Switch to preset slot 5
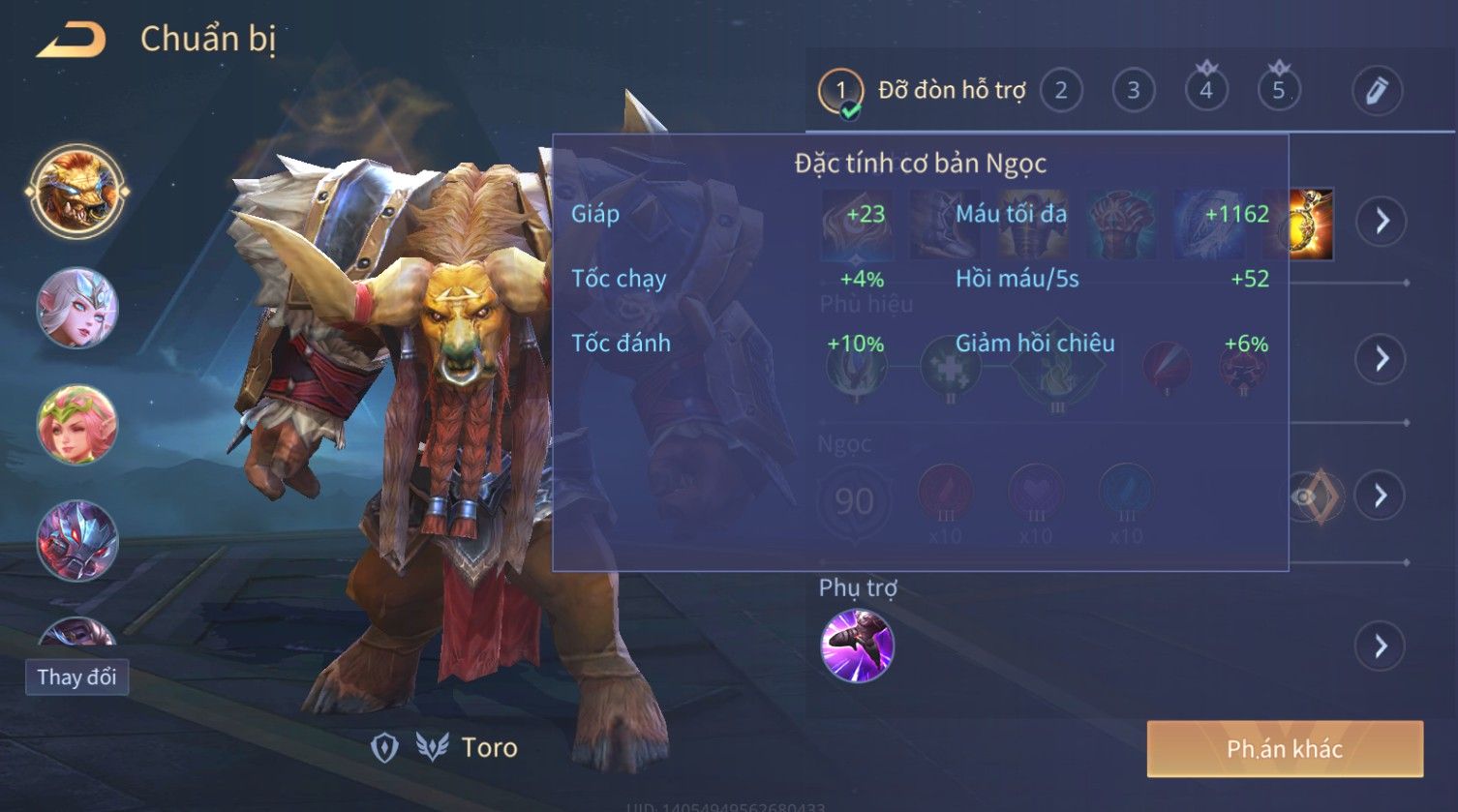This screenshot has width=1458, height=812. 1279,91
